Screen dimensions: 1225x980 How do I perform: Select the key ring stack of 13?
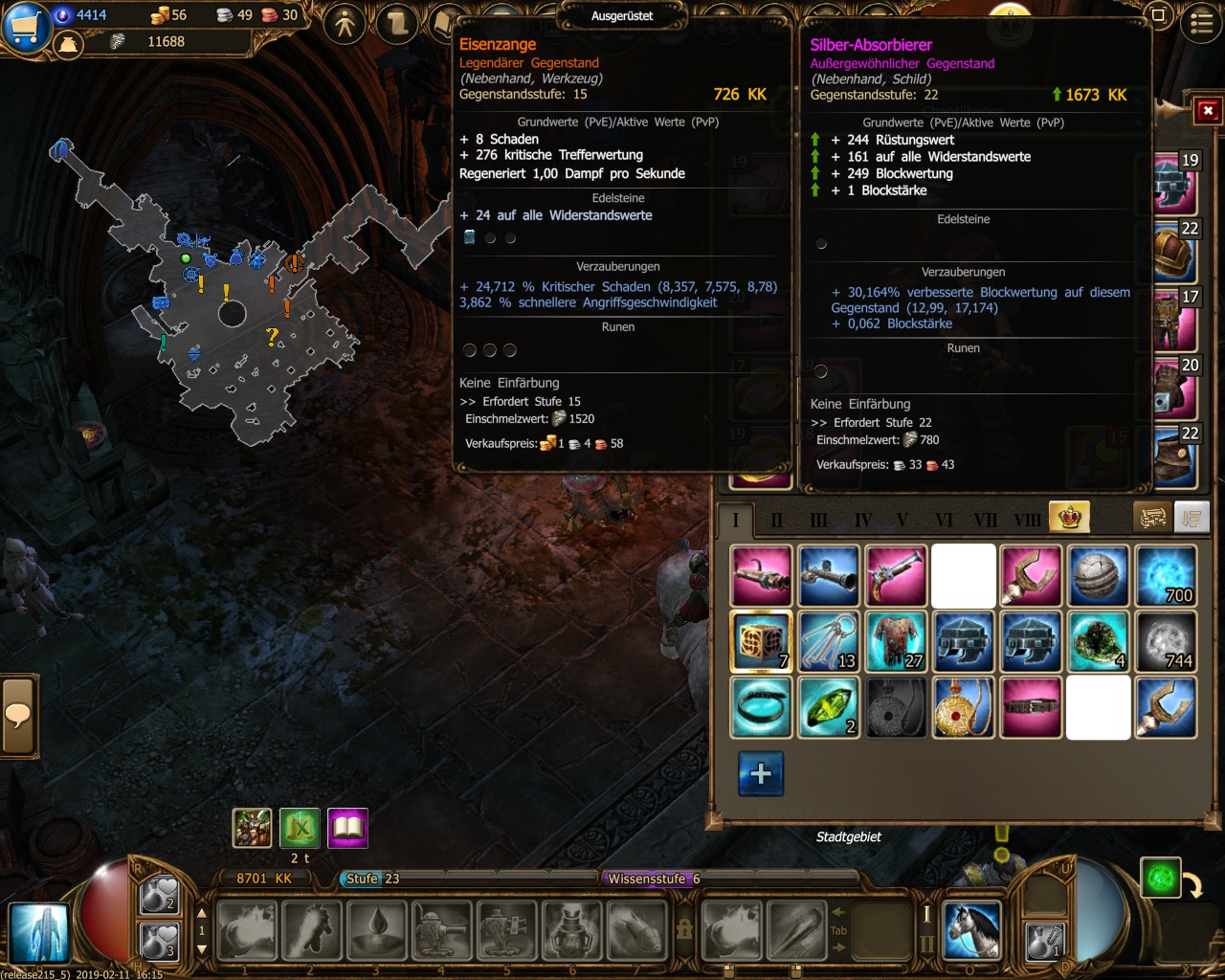pyautogui.click(x=828, y=642)
